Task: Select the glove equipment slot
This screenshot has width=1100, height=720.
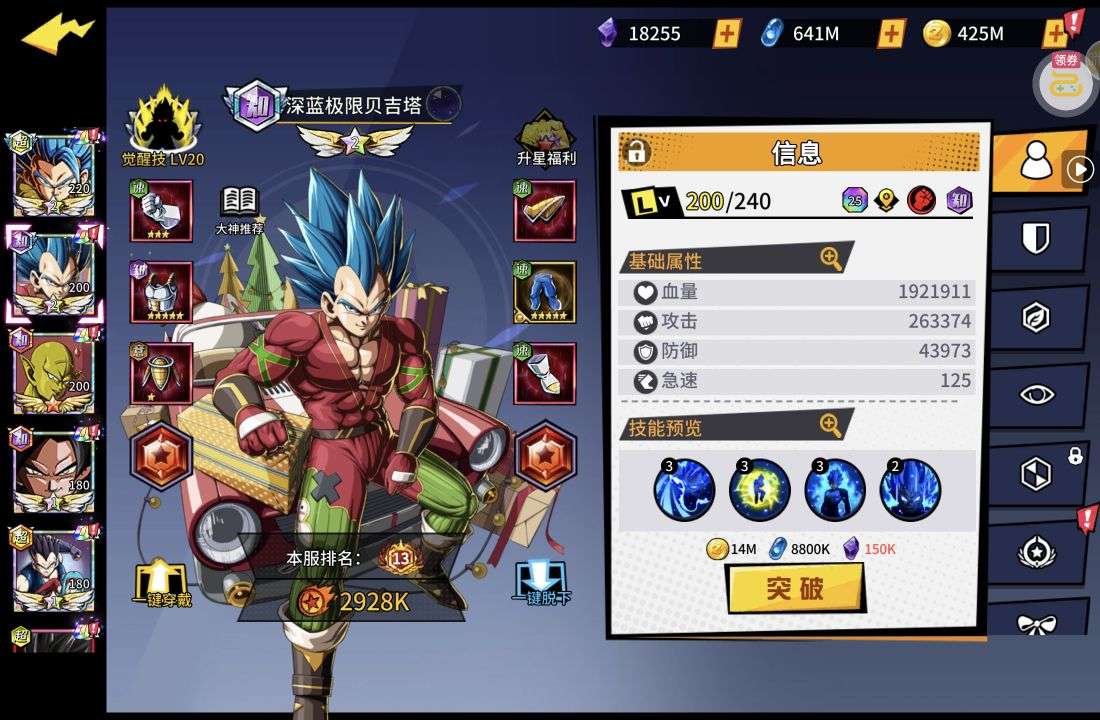Action: [161, 211]
